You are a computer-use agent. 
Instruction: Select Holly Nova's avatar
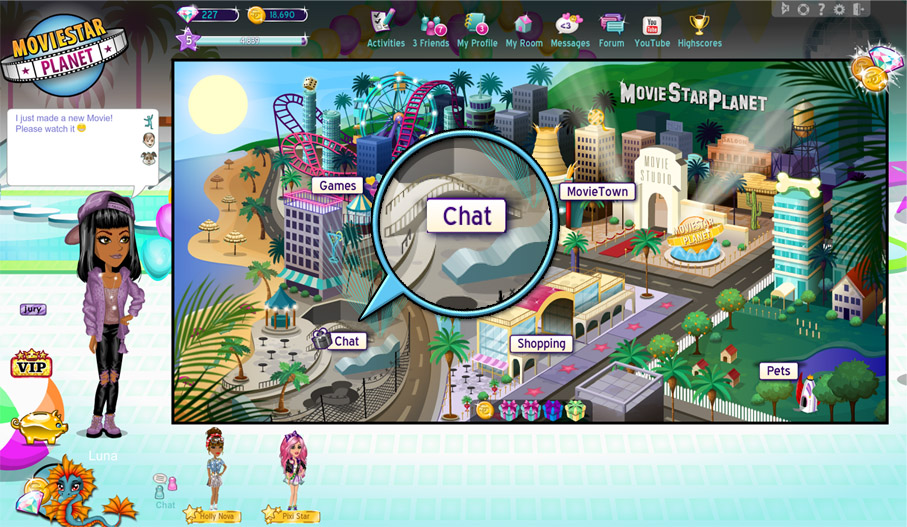pos(215,470)
